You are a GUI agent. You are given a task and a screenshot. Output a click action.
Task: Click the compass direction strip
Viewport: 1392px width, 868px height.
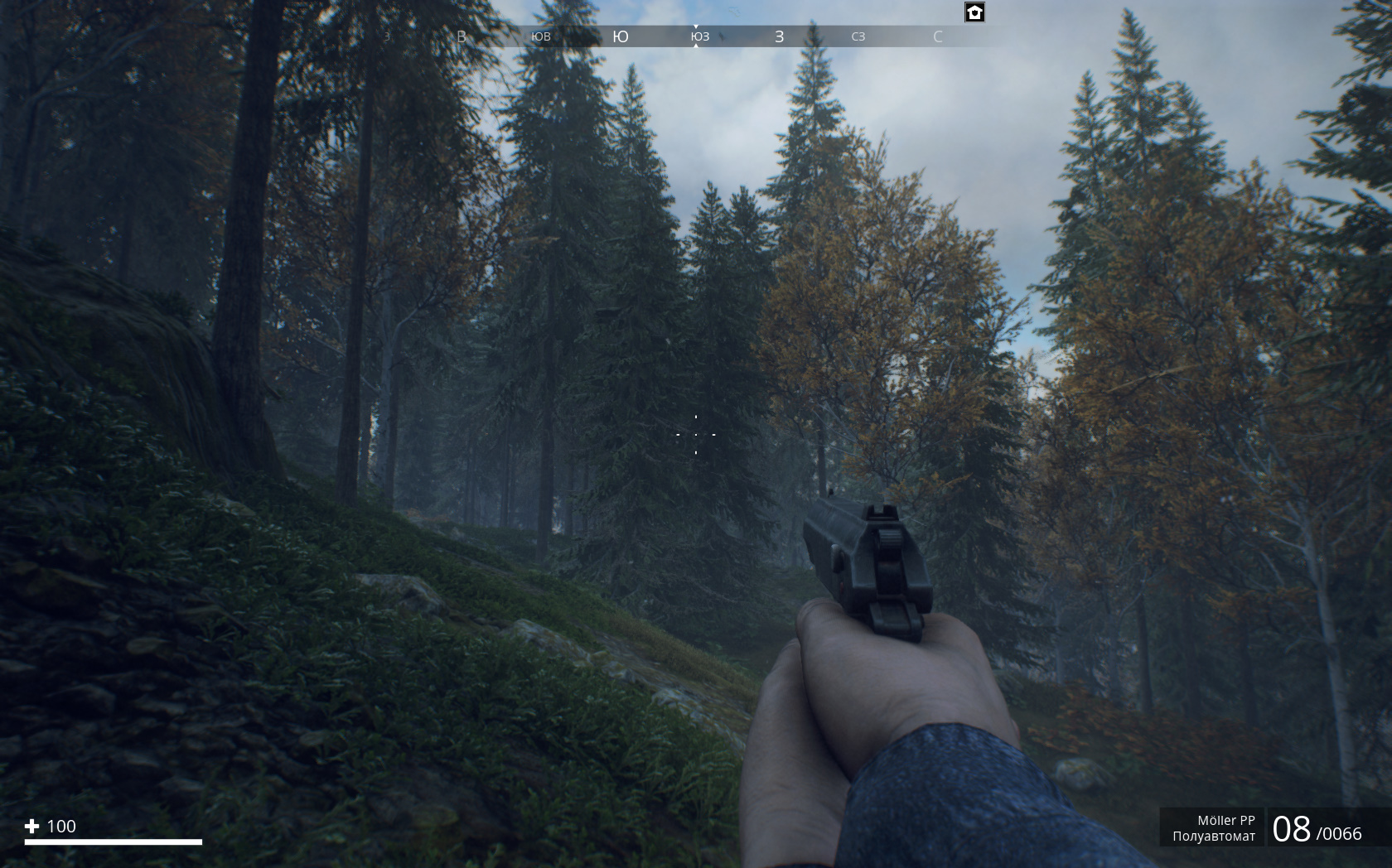tap(696, 36)
